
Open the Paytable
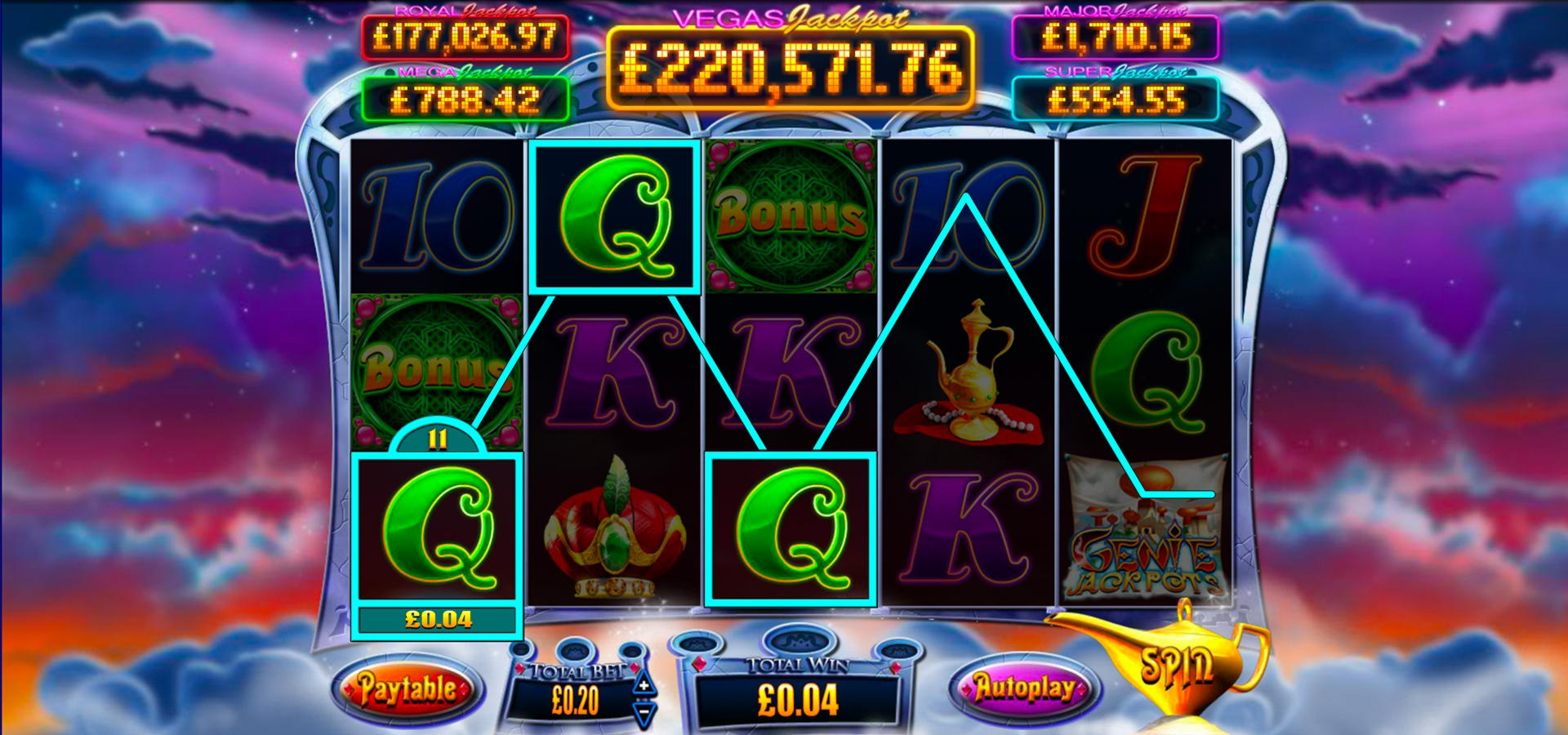408,687
